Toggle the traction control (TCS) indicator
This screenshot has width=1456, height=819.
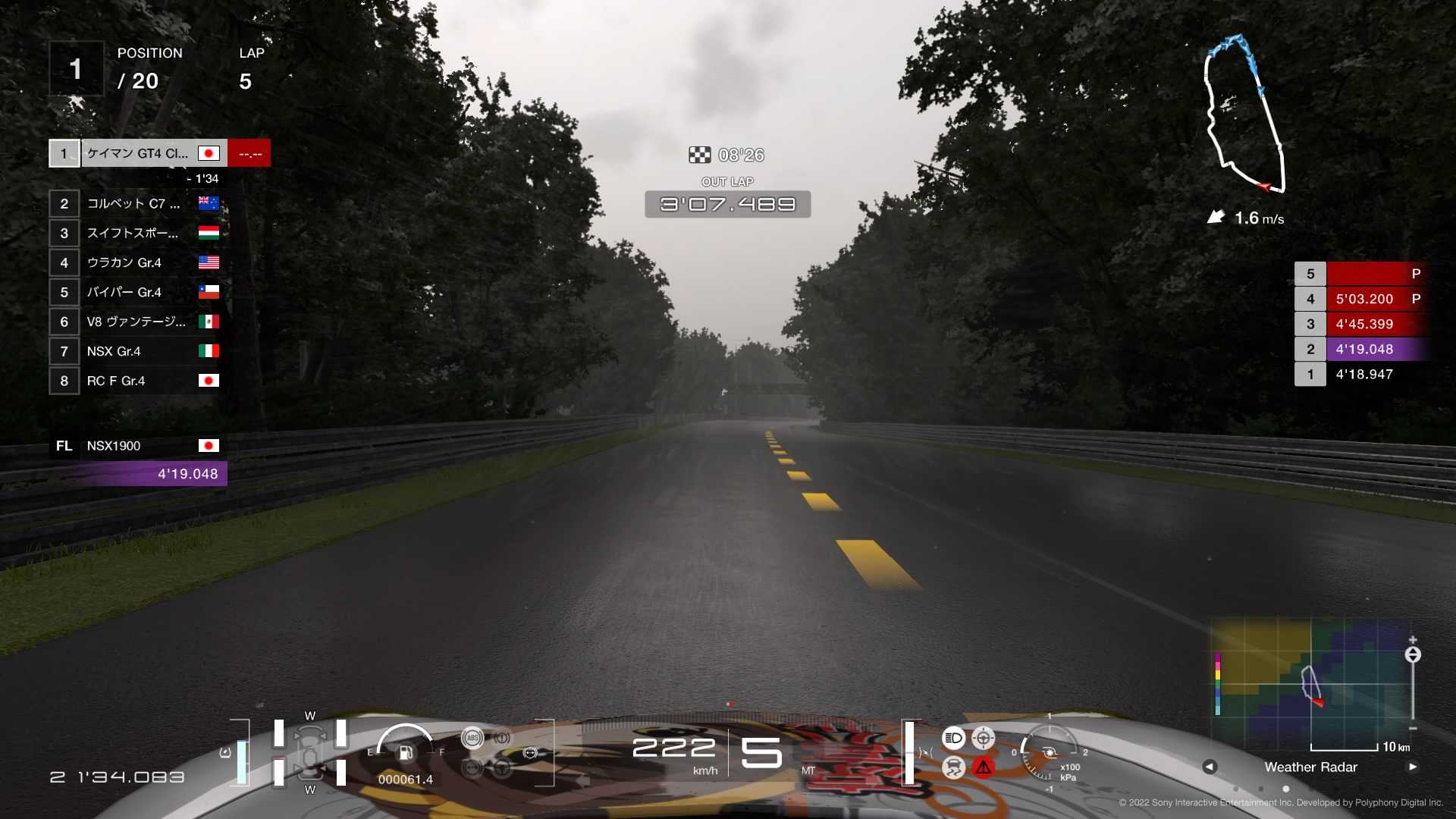pos(953,768)
